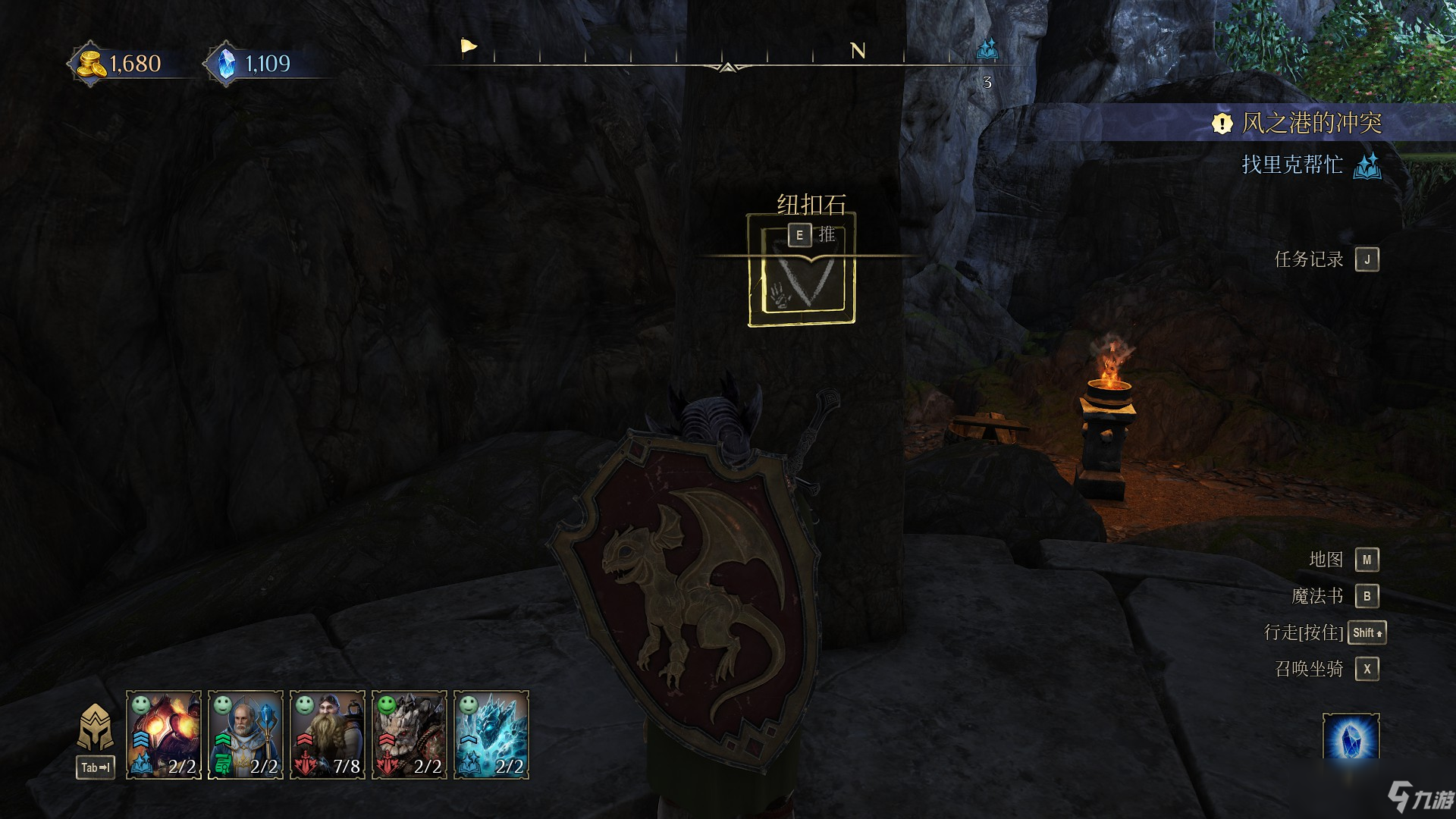Click the gold coins icon

[x=92, y=64]
